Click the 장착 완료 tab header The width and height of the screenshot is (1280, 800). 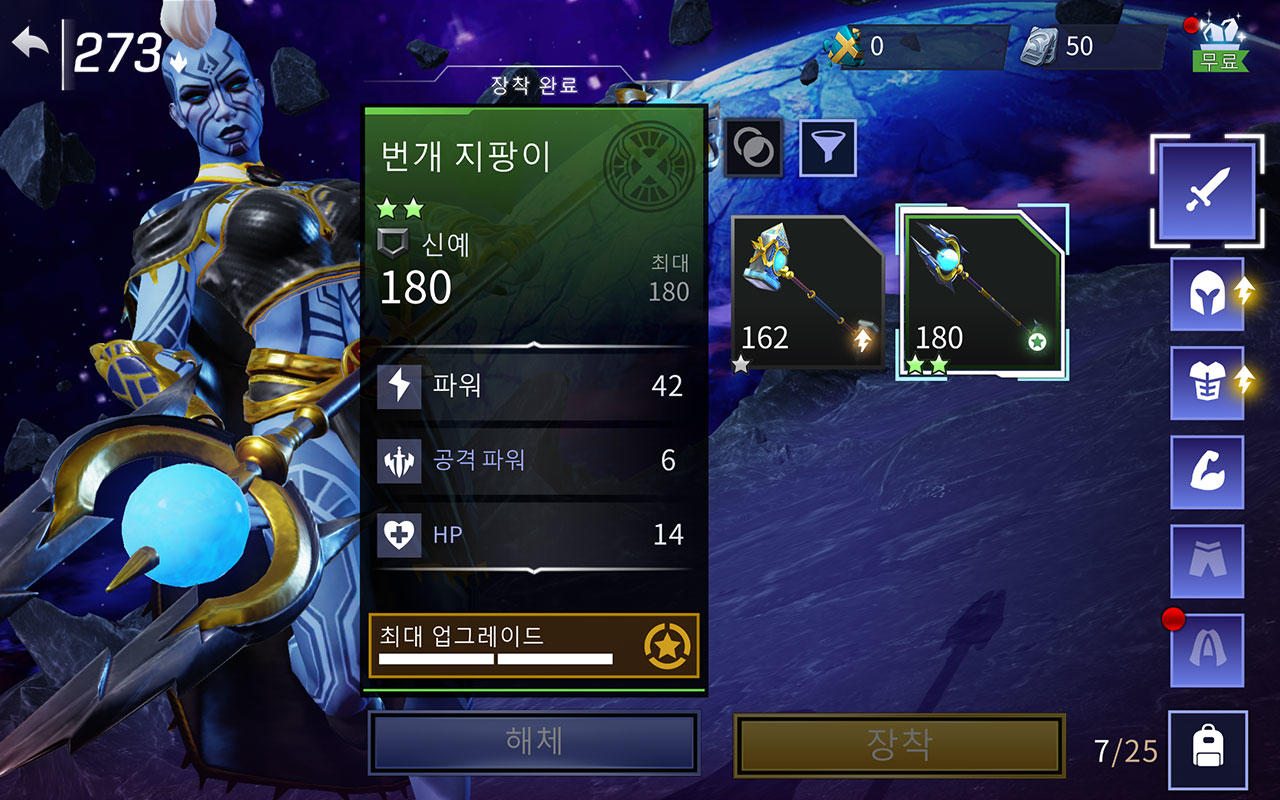(536, 86)
